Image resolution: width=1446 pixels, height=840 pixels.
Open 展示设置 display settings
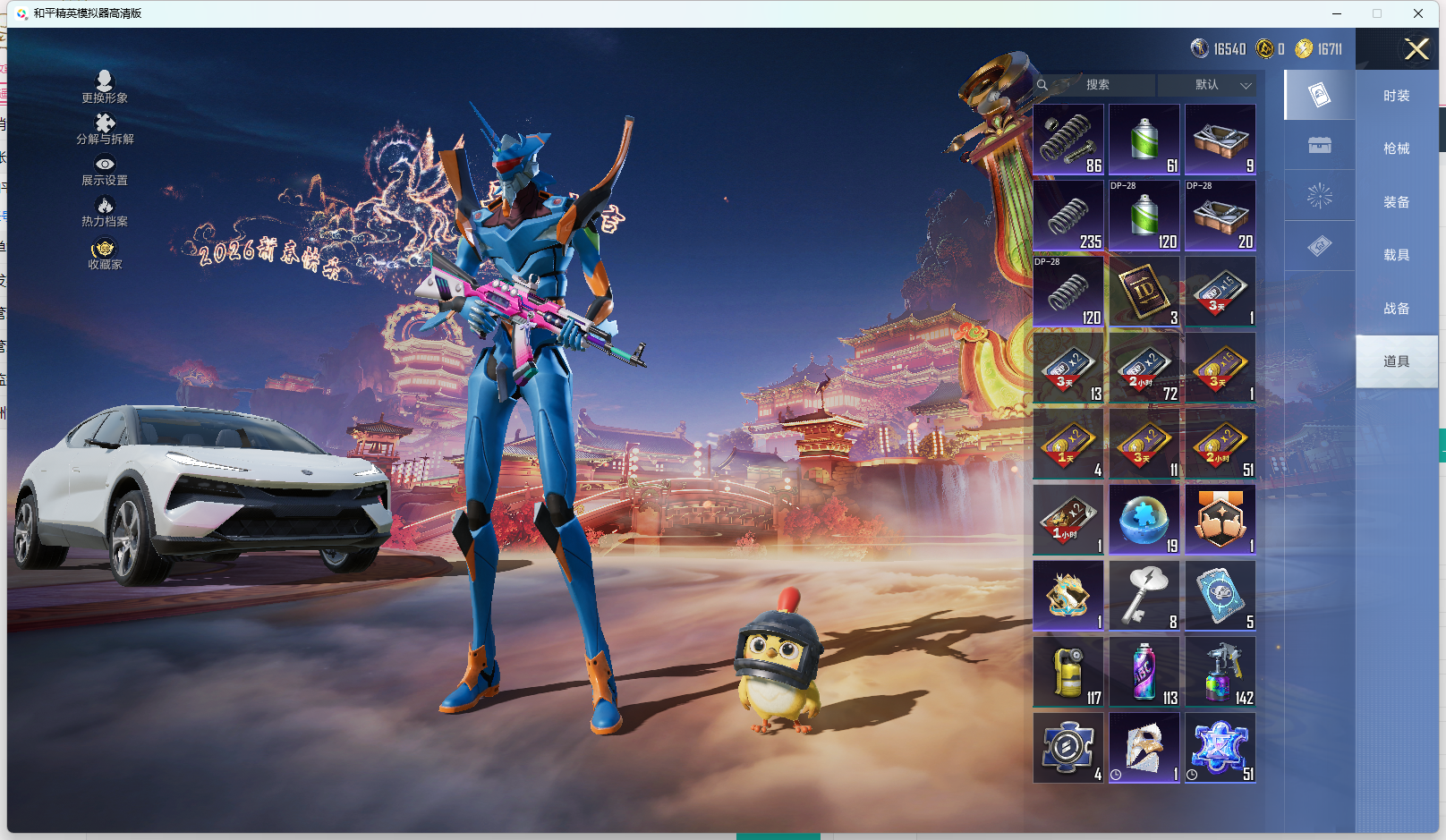click(x=105, y=169)
